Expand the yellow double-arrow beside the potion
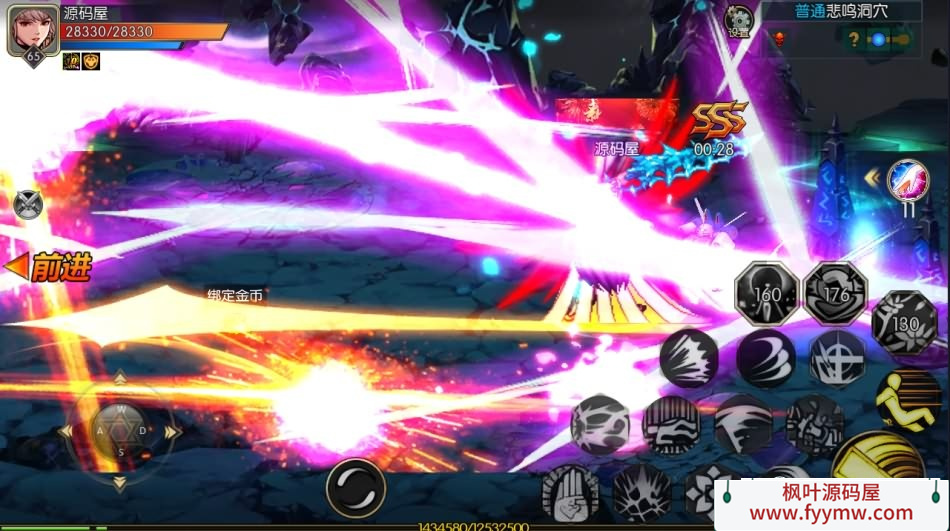950x531 pixels. click(x=872, y=178)
